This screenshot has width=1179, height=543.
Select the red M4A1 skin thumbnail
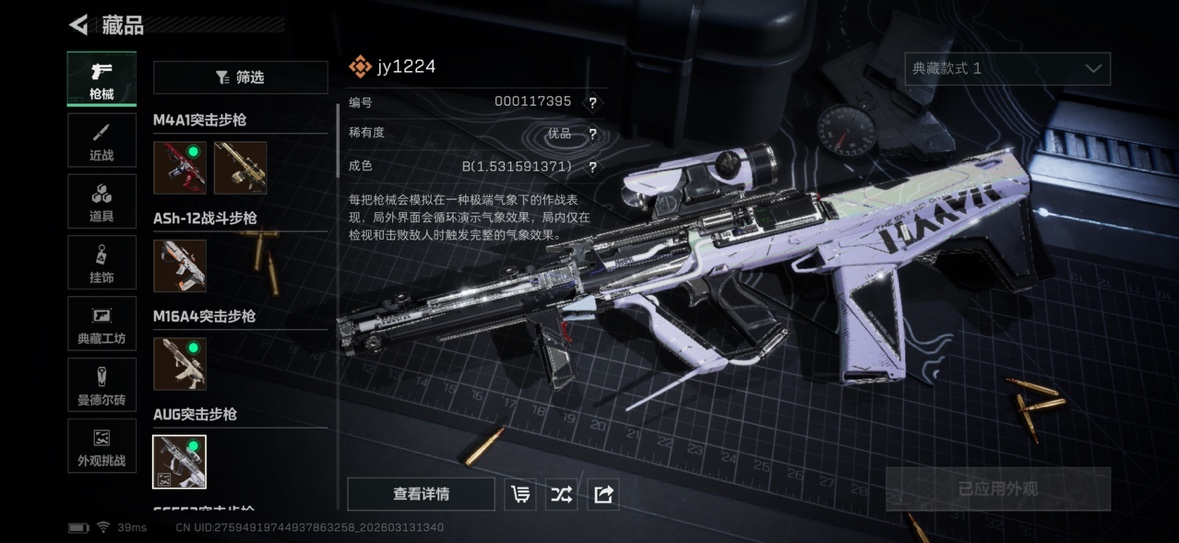[x=180, y=167]
